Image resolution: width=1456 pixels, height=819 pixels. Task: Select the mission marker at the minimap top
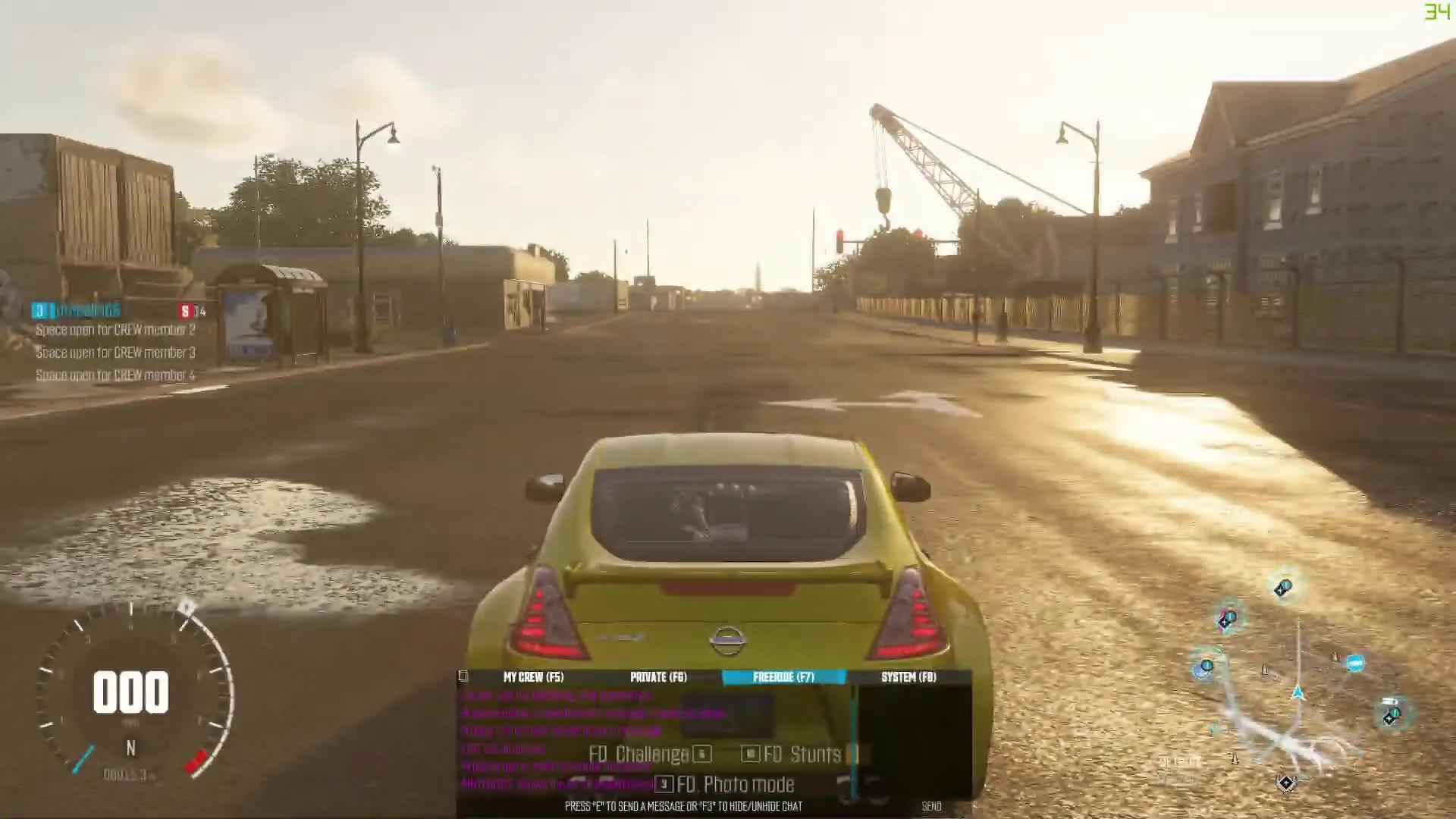point(1283,587)
